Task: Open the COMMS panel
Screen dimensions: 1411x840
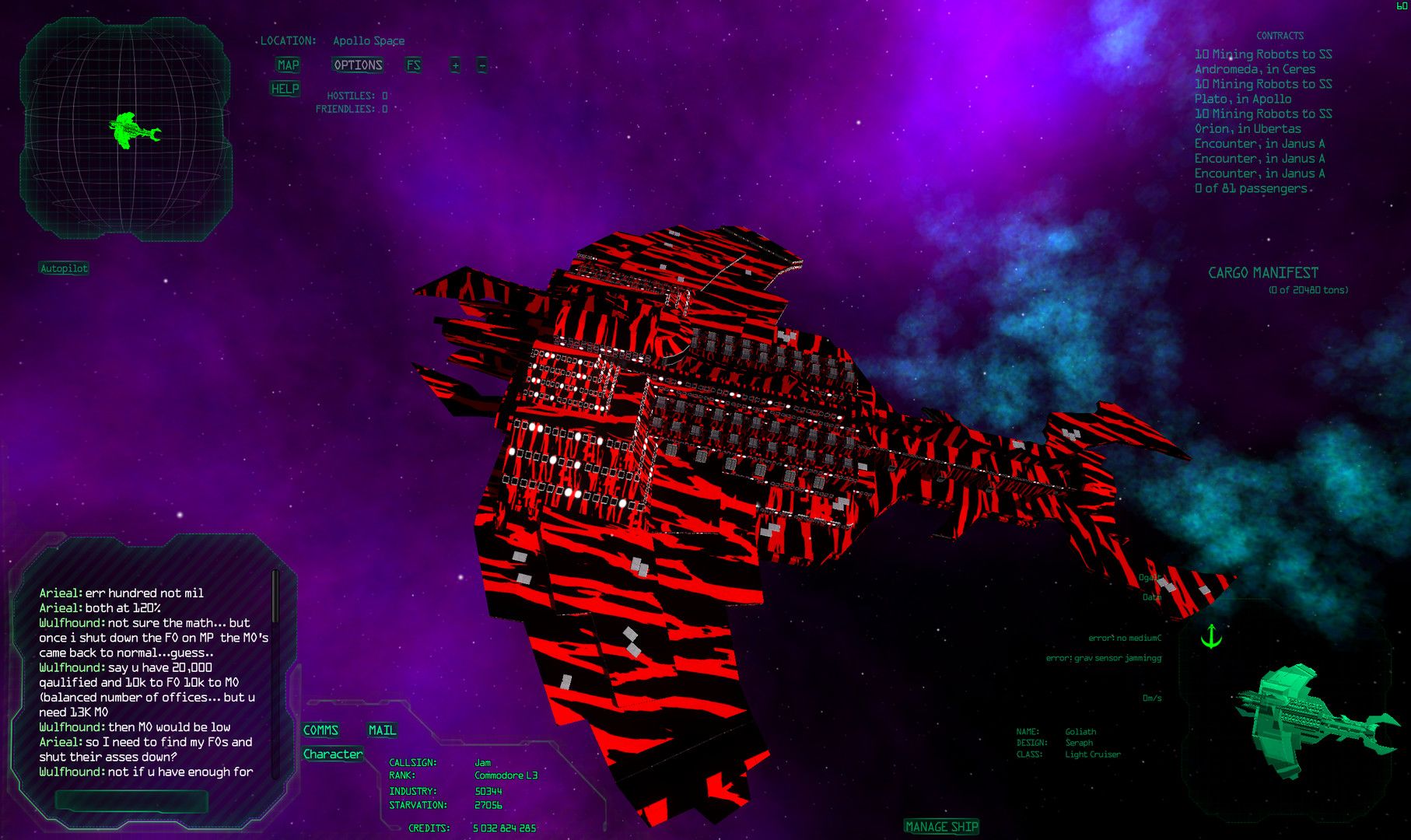Action: click(x=320, y=730)
